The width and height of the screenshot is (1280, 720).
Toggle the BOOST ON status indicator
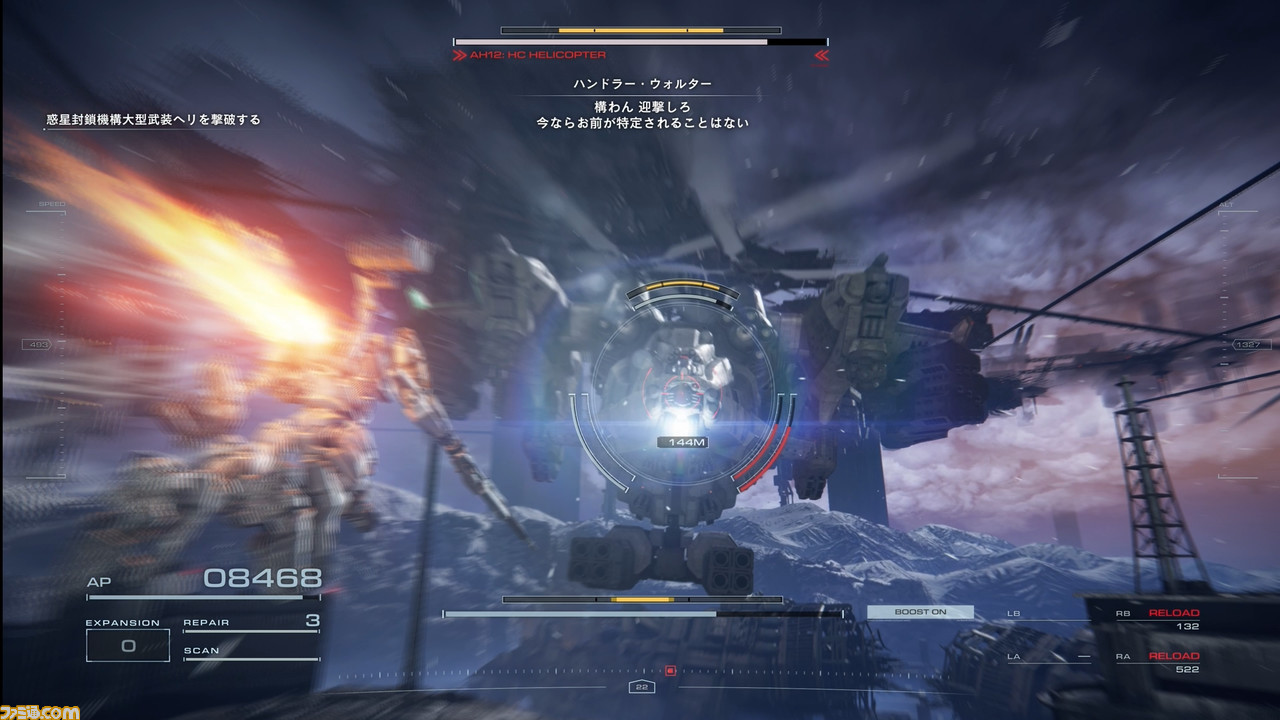coord(920,611)
